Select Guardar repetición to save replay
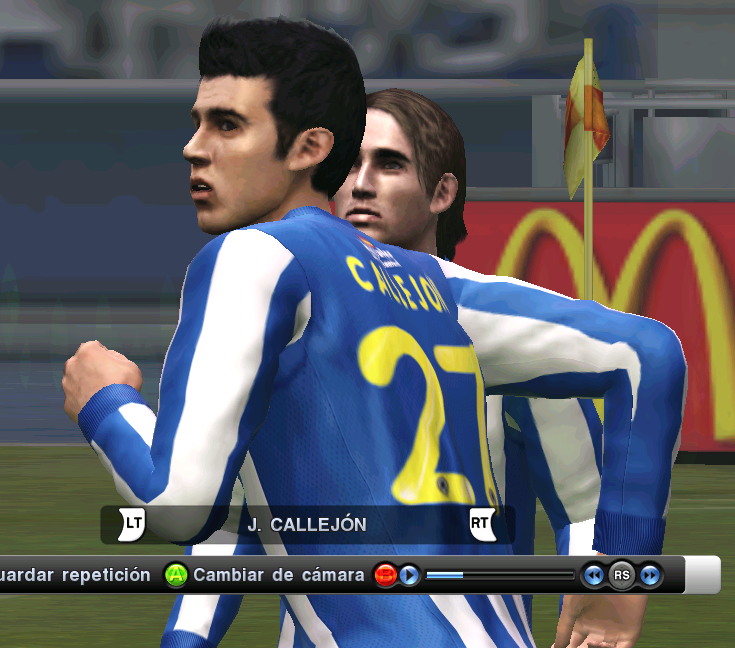Image resolution: width=735 pixels, height=648 pixels. click(75, 576)
